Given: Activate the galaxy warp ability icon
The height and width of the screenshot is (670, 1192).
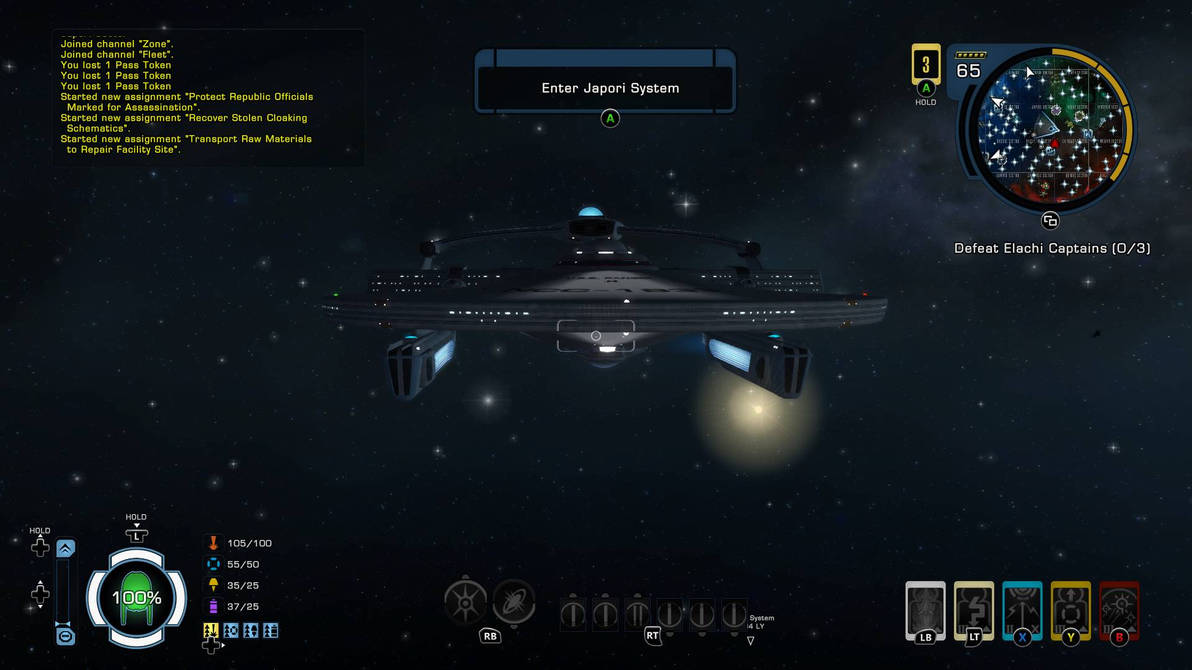Looking at the screenshot, I should tap(514, 602).
